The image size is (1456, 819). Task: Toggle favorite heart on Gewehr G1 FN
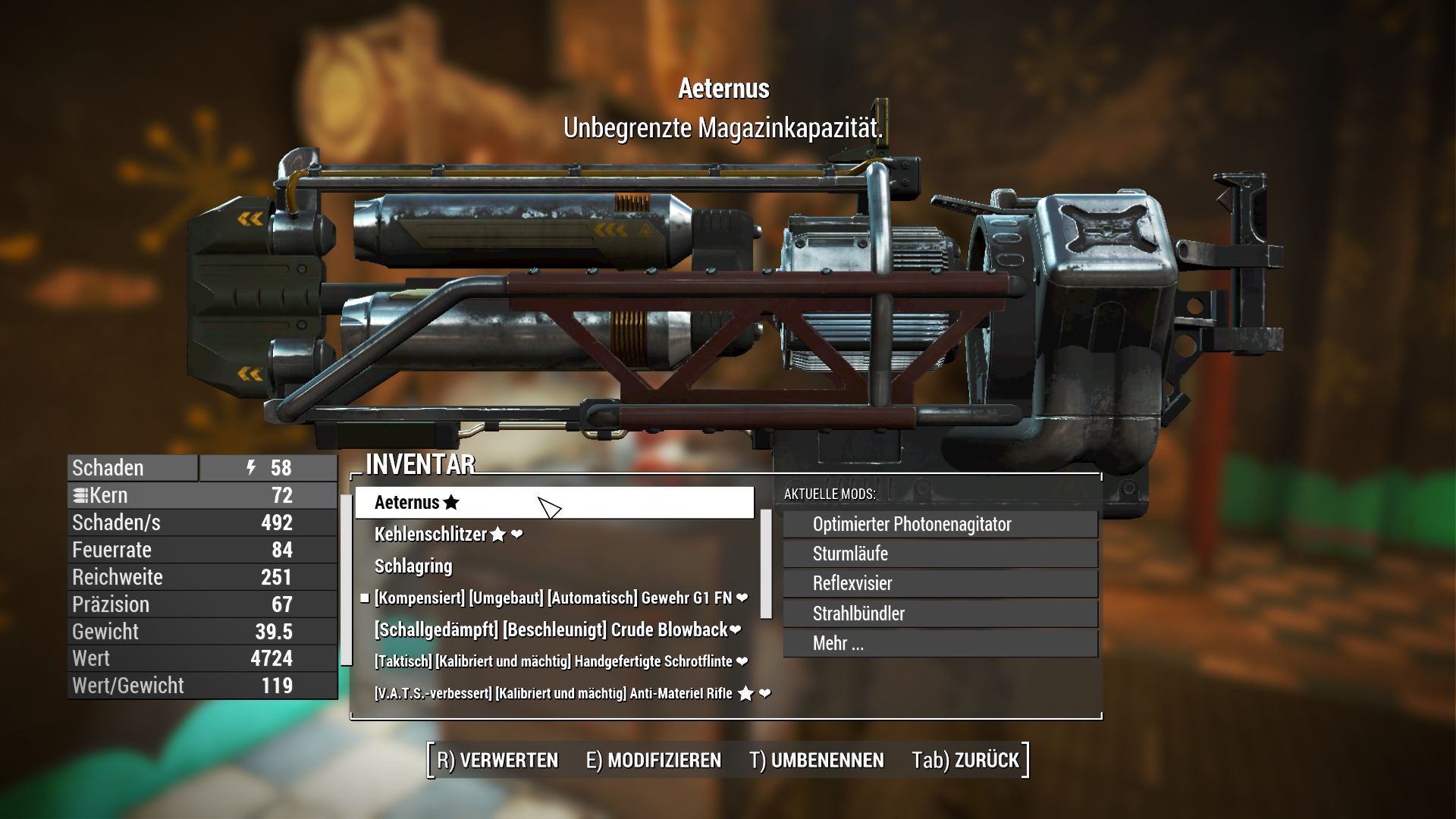741,598
